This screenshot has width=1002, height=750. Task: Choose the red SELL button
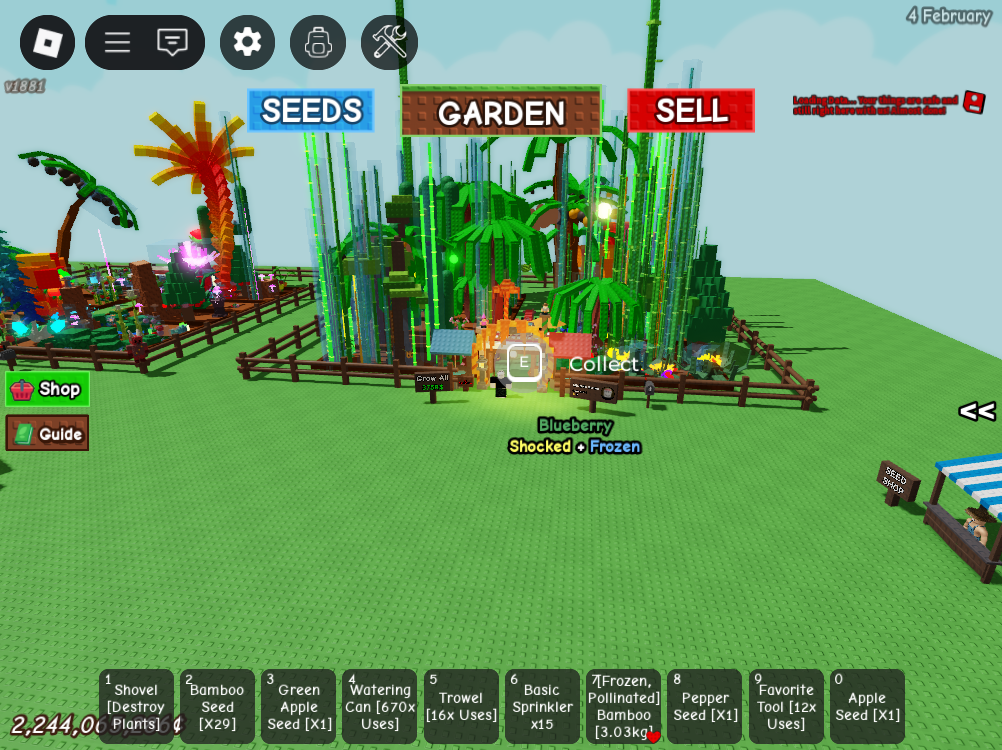[x=691, y=111]
